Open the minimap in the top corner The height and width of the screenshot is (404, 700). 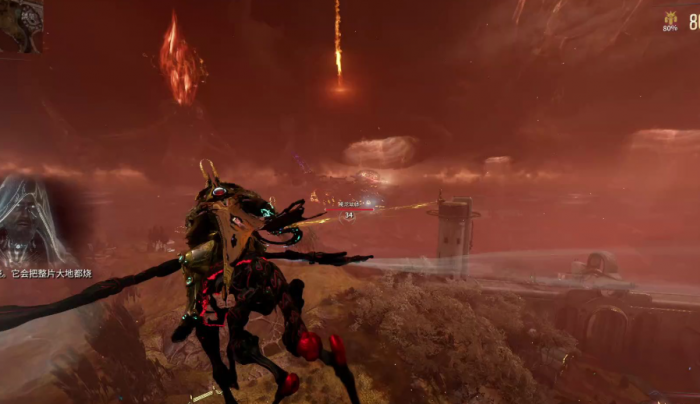20,25
